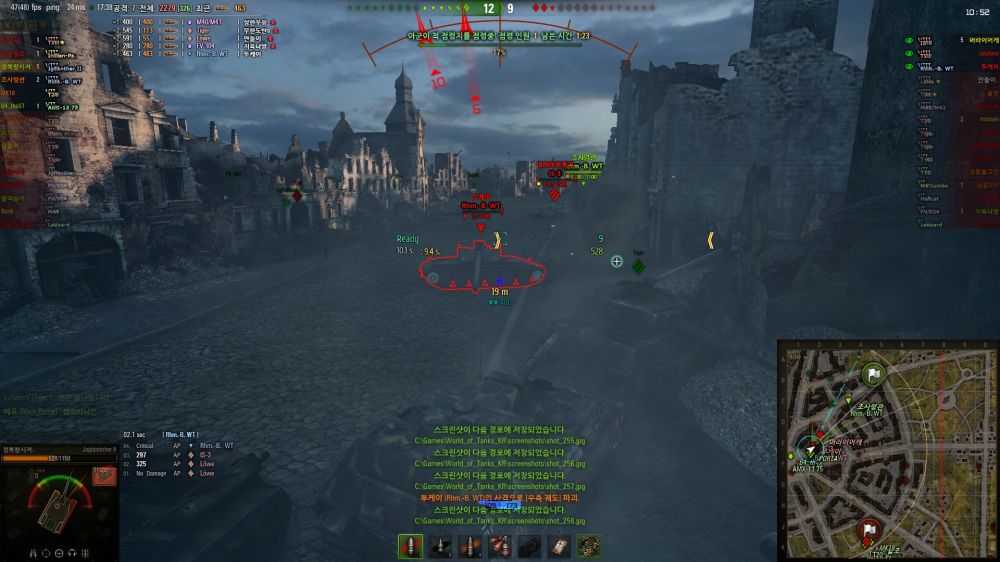Select the highlighted first shell slot
The image size is (1000, 562).
(x=410, y=546)
